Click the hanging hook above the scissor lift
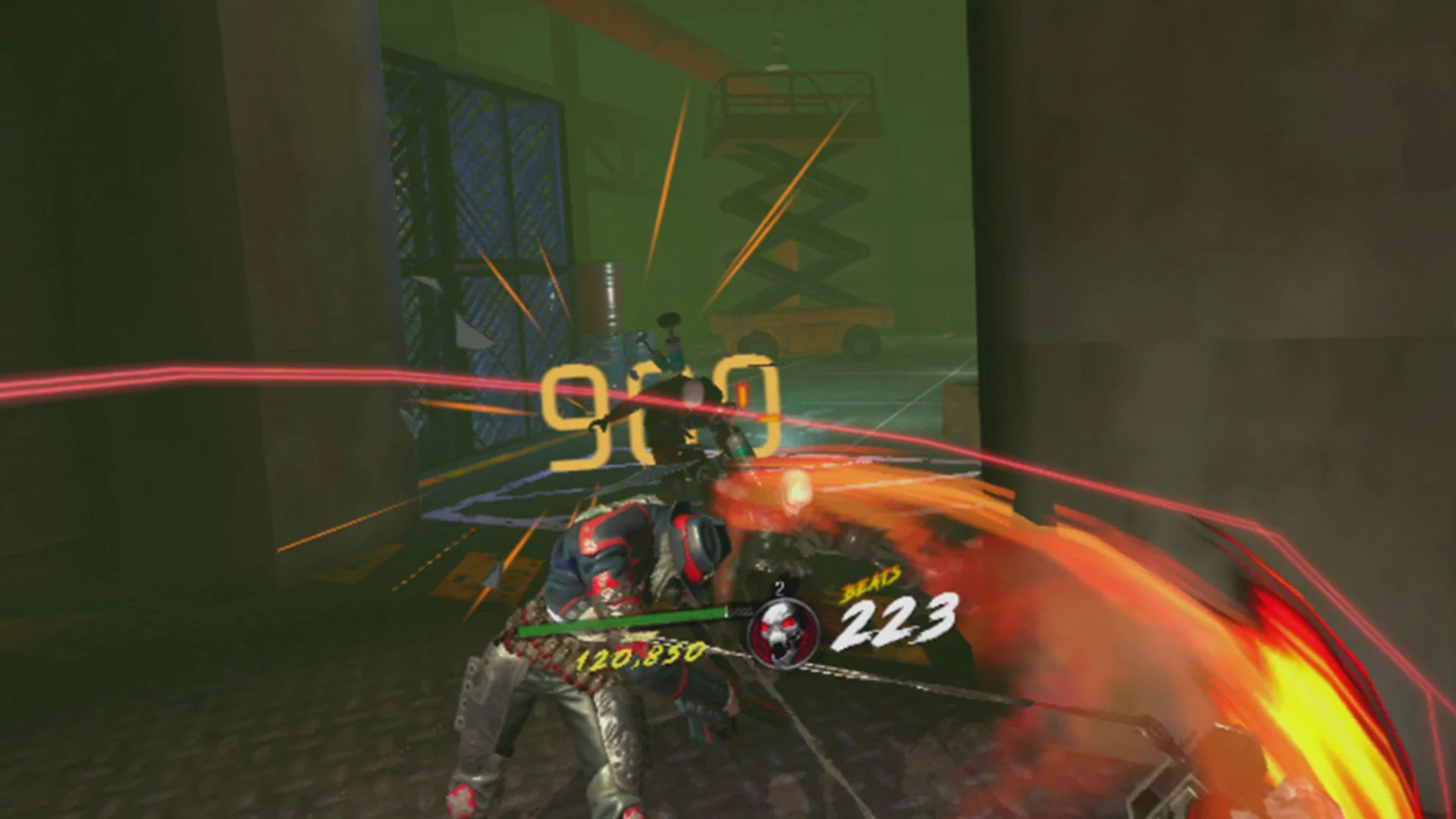 (x=776, y=45)
